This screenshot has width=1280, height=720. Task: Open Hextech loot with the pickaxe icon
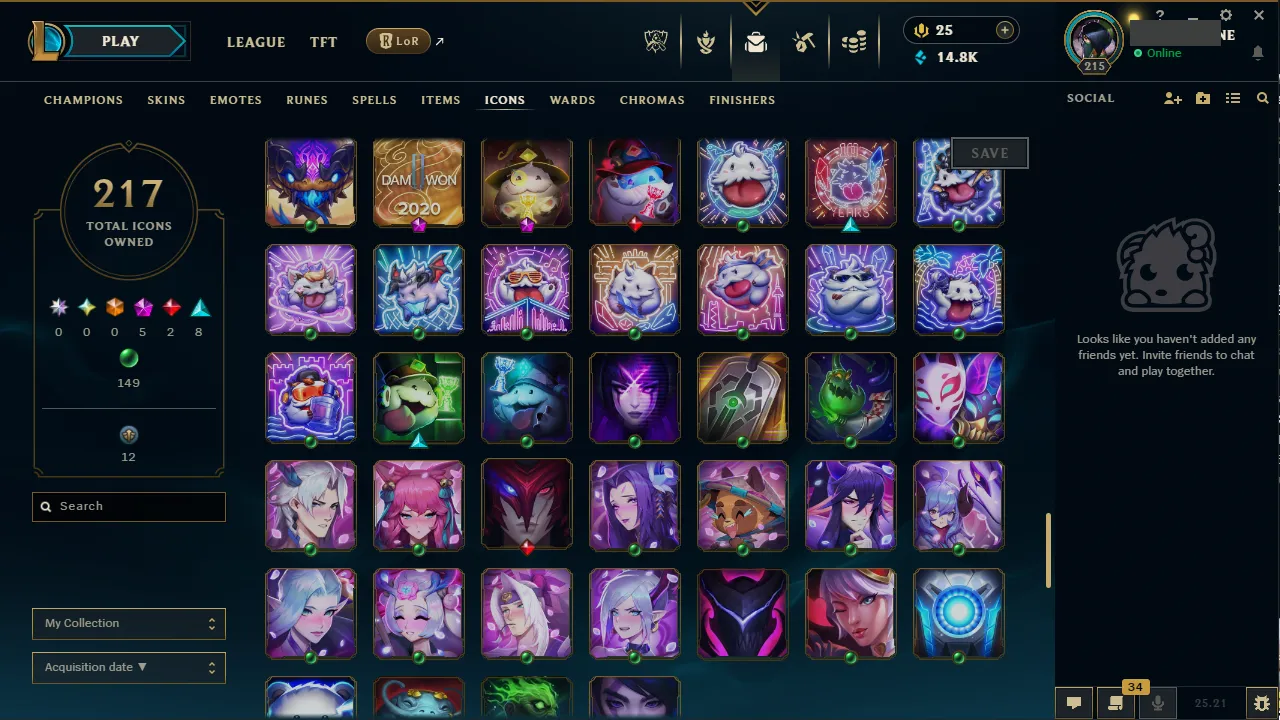[x=804, y=41]
